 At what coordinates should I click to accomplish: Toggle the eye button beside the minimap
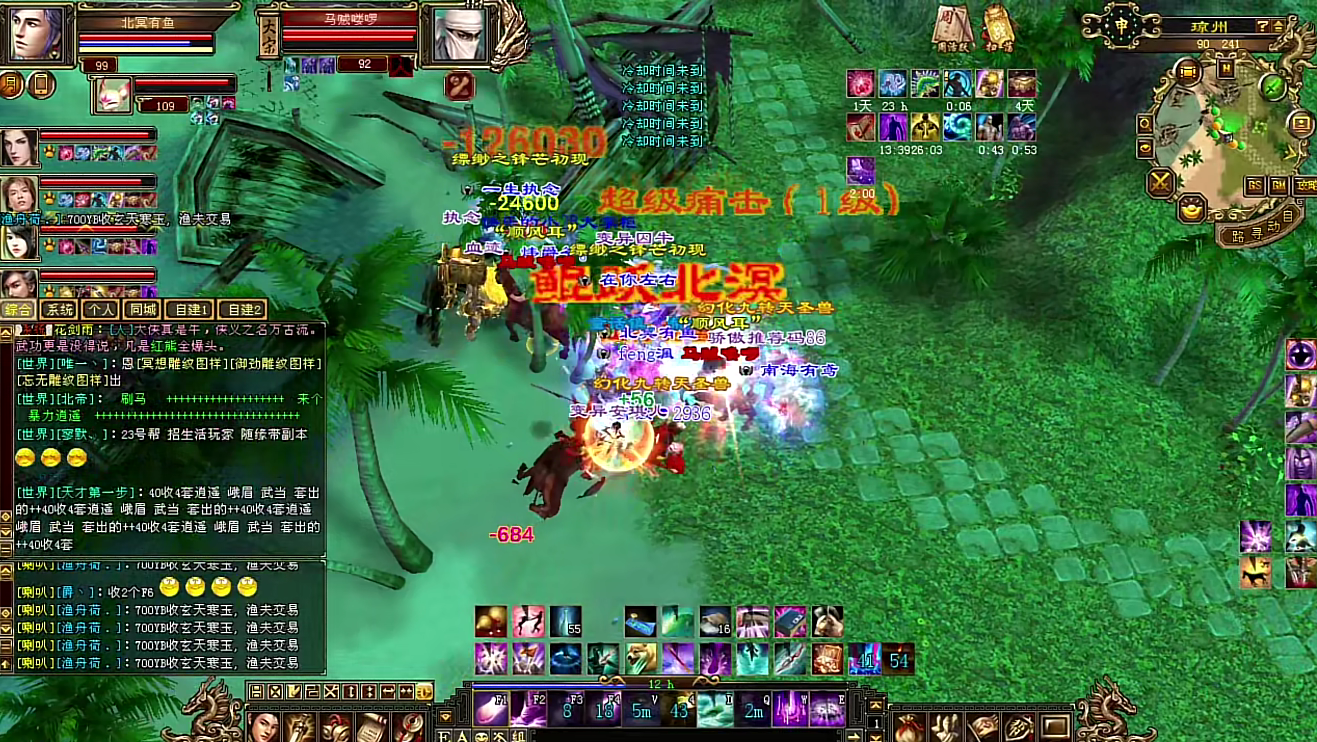[1145, 147]
